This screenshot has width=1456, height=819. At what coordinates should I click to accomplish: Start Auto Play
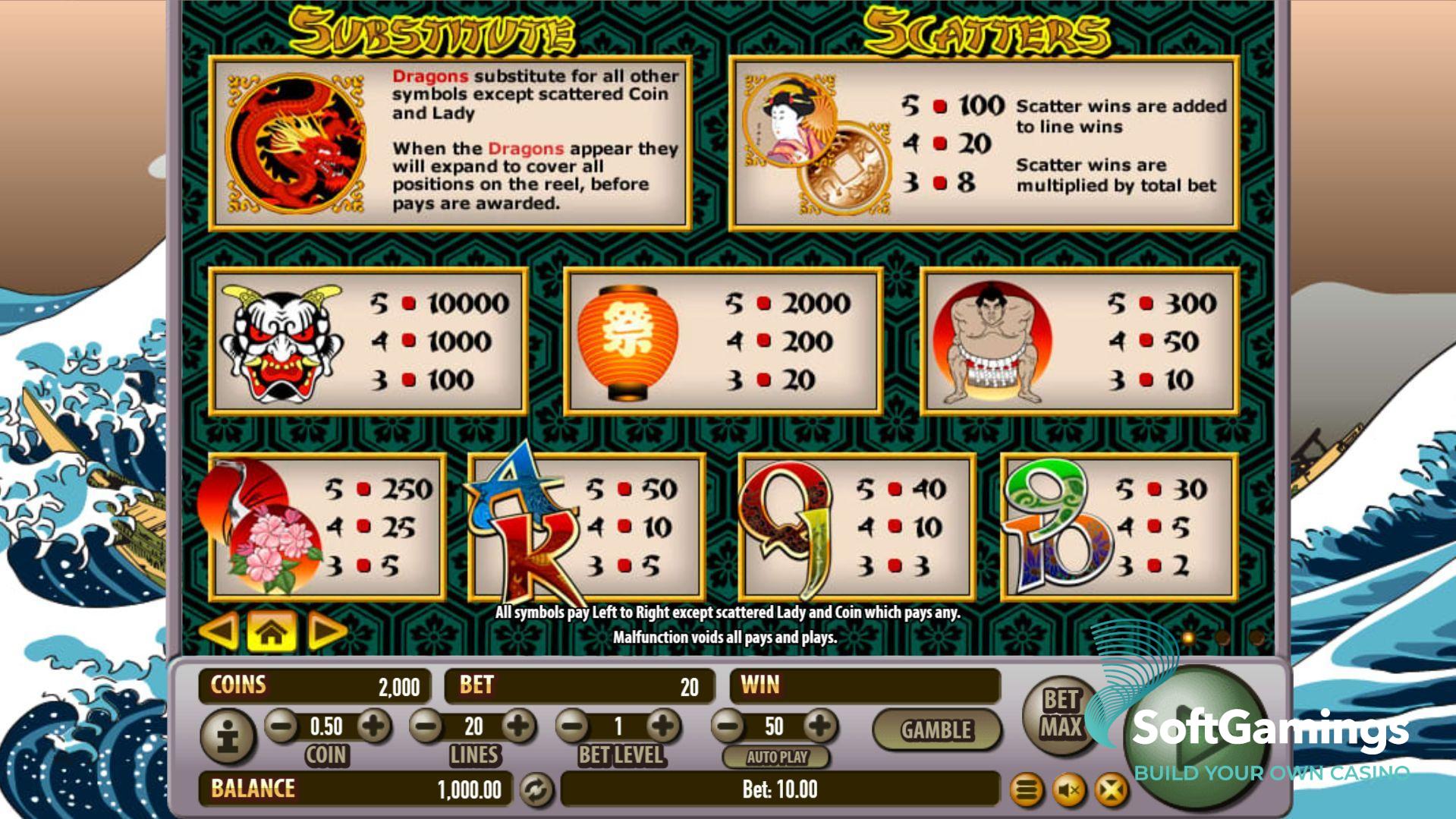click(776, 757)
